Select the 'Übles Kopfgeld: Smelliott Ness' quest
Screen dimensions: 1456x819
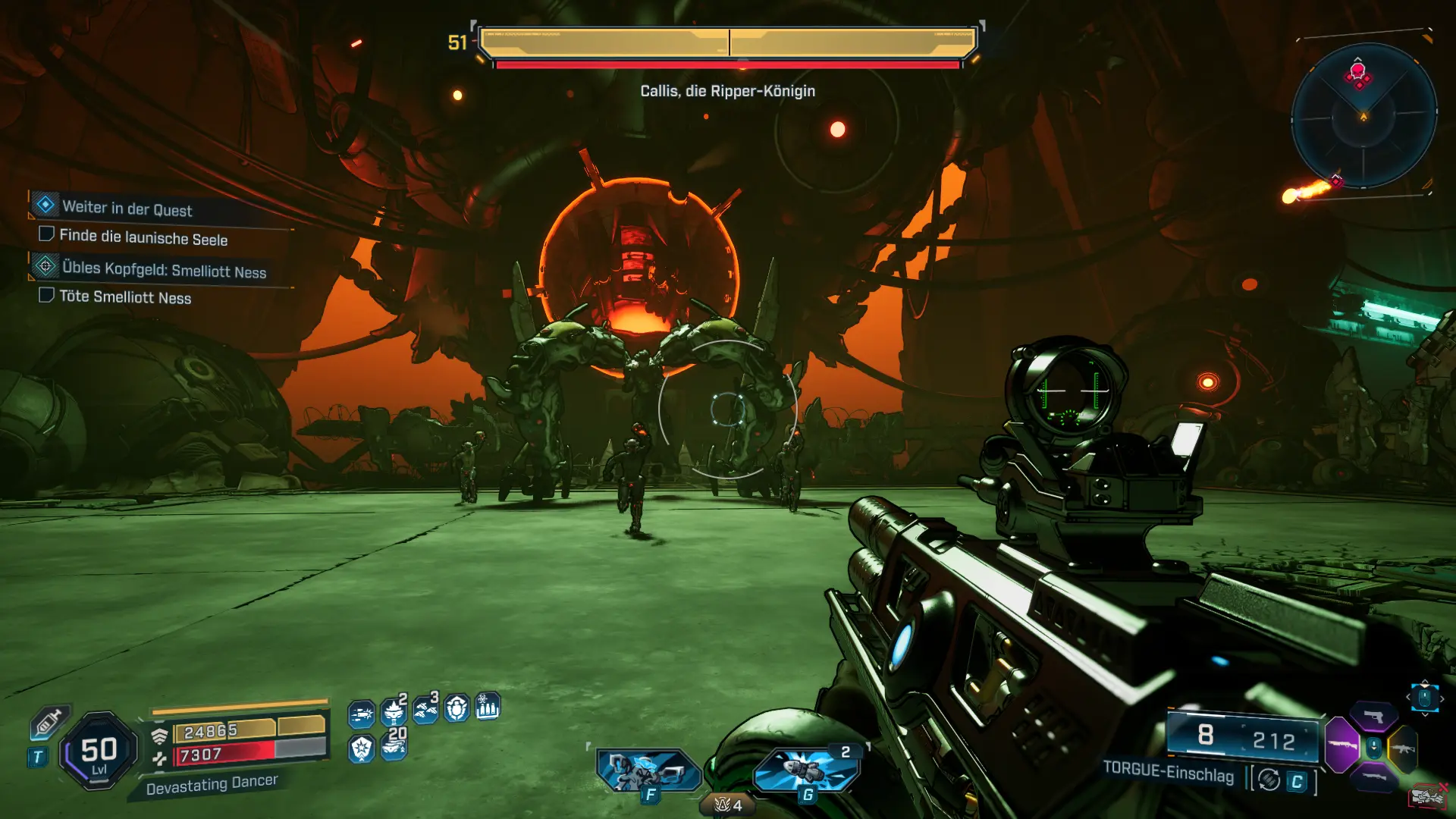[164, 270]
